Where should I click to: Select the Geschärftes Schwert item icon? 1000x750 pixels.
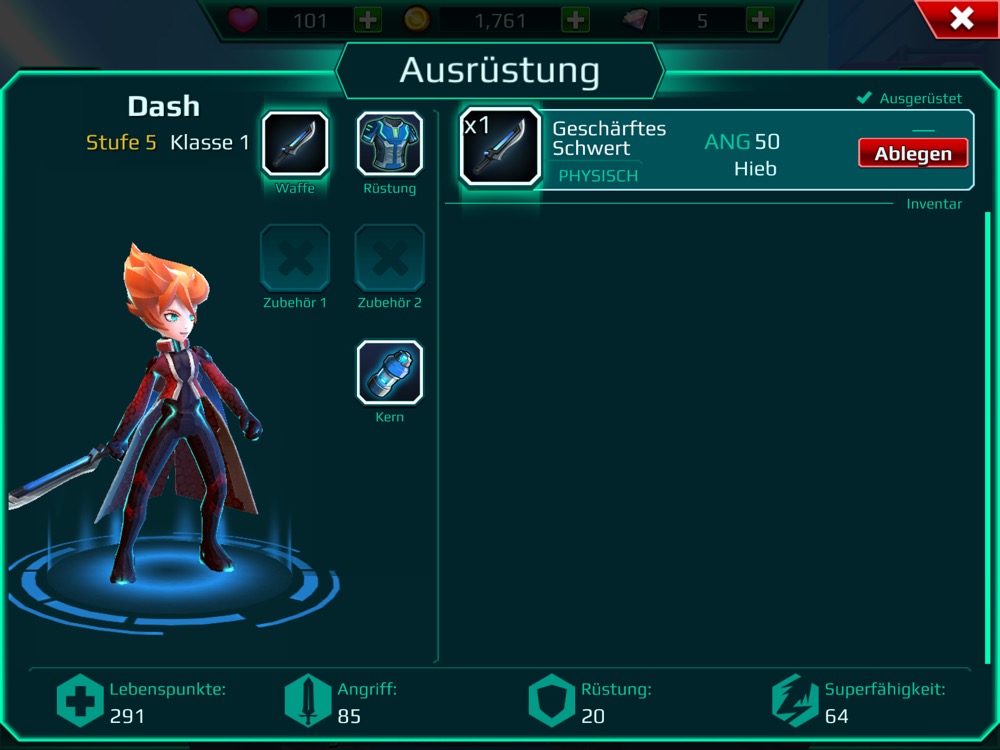pos(500,146)
